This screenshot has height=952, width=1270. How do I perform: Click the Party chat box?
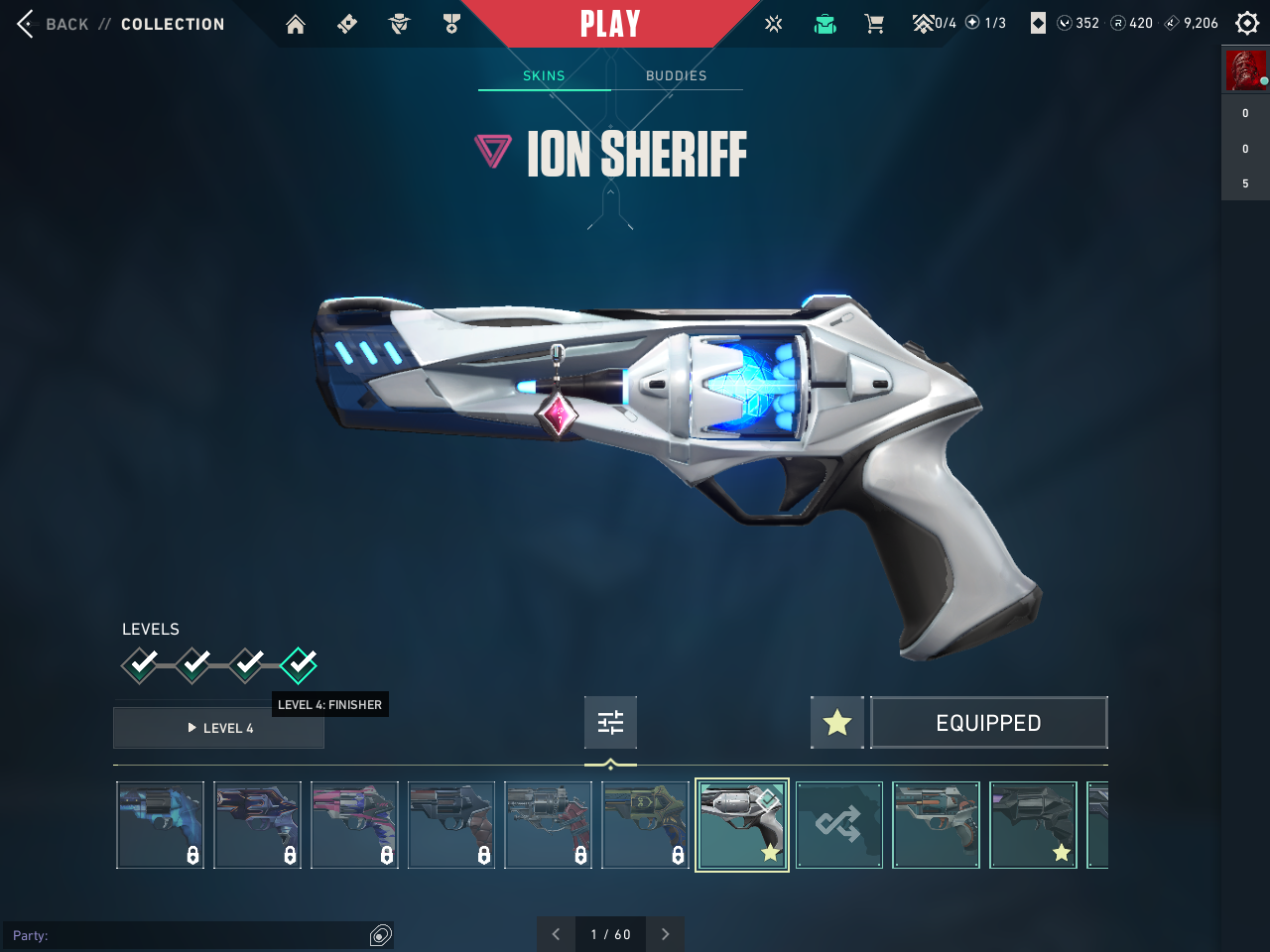point(189,935)
